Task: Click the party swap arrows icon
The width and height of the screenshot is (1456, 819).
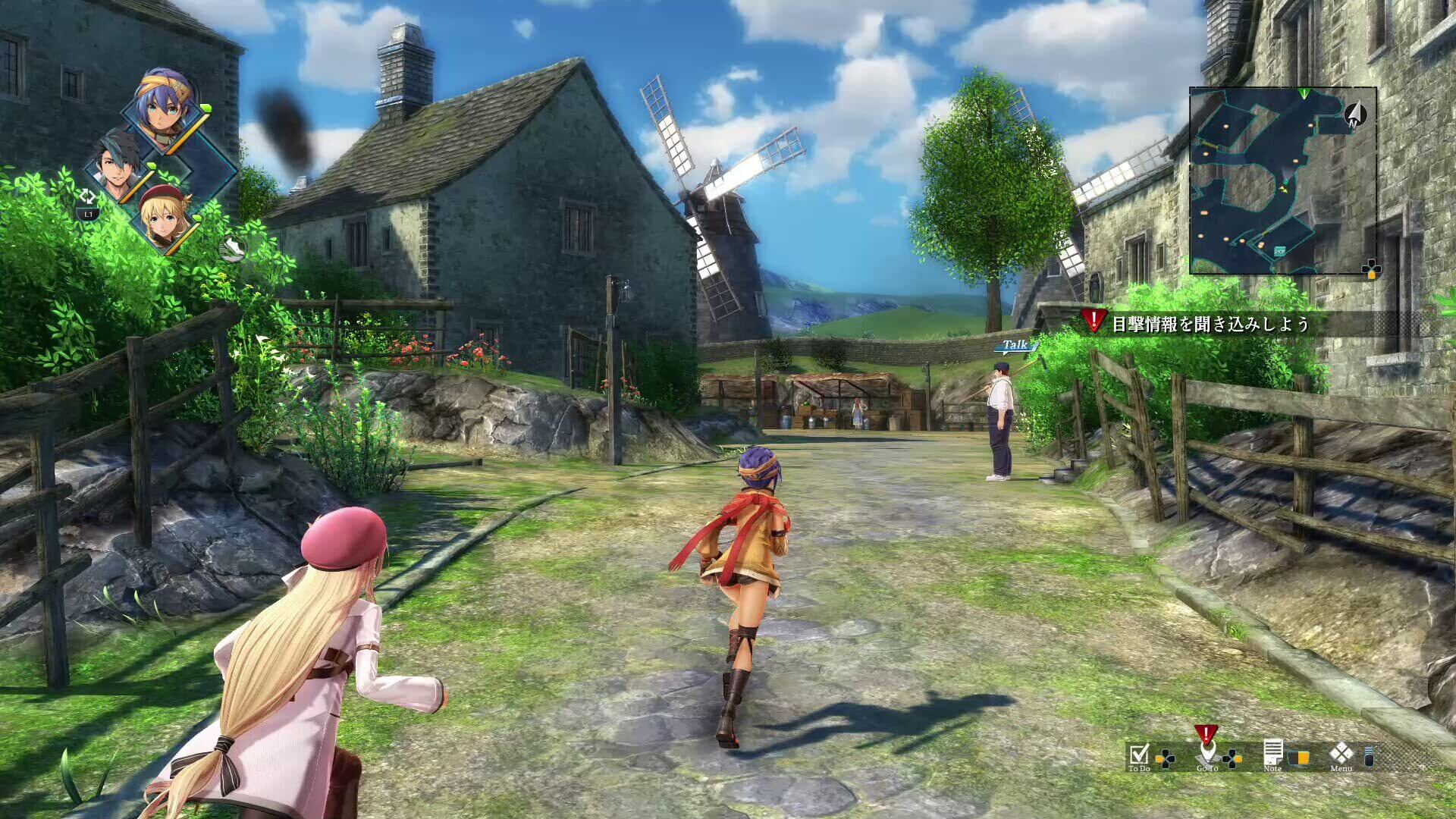Action: click(x=88, y=196)
